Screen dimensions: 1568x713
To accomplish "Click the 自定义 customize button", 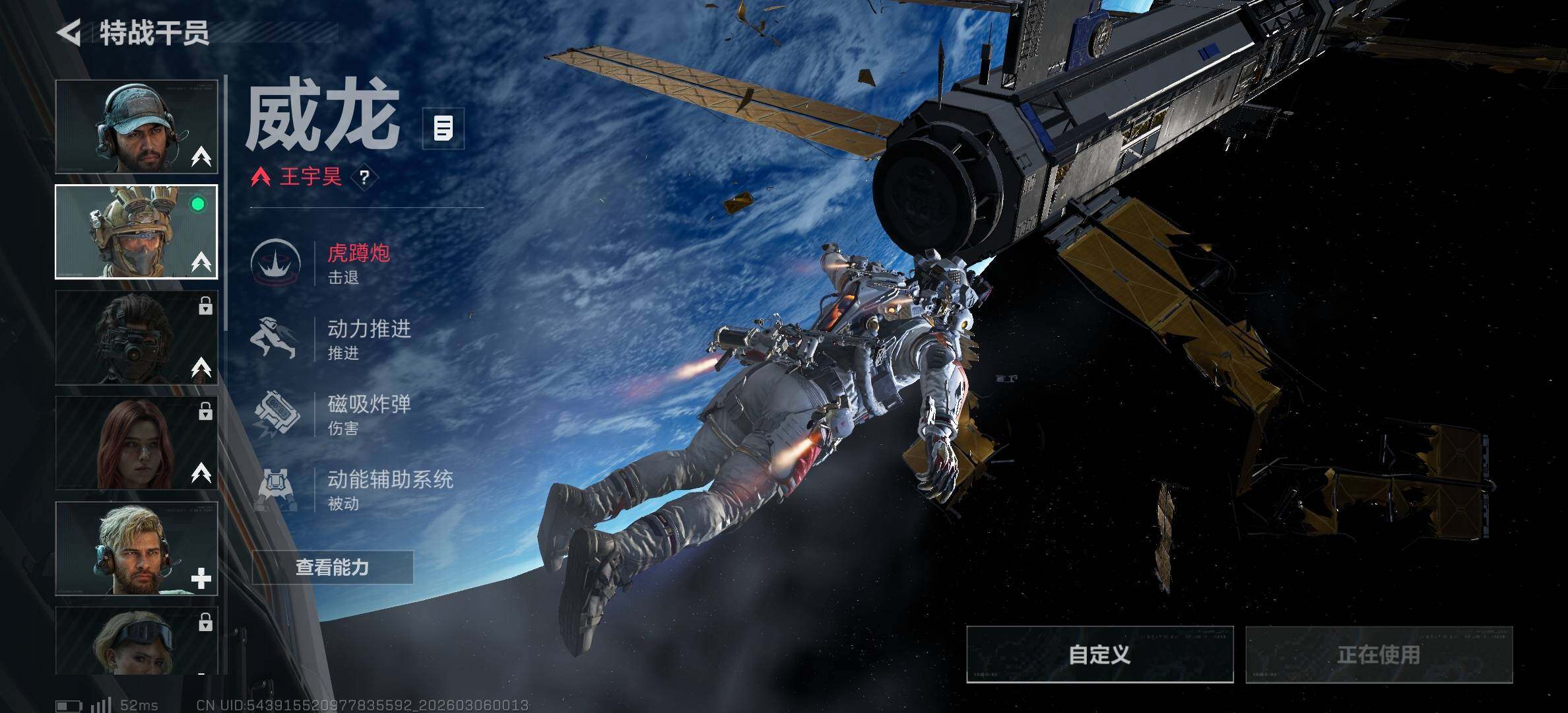I will (1099, 654).
